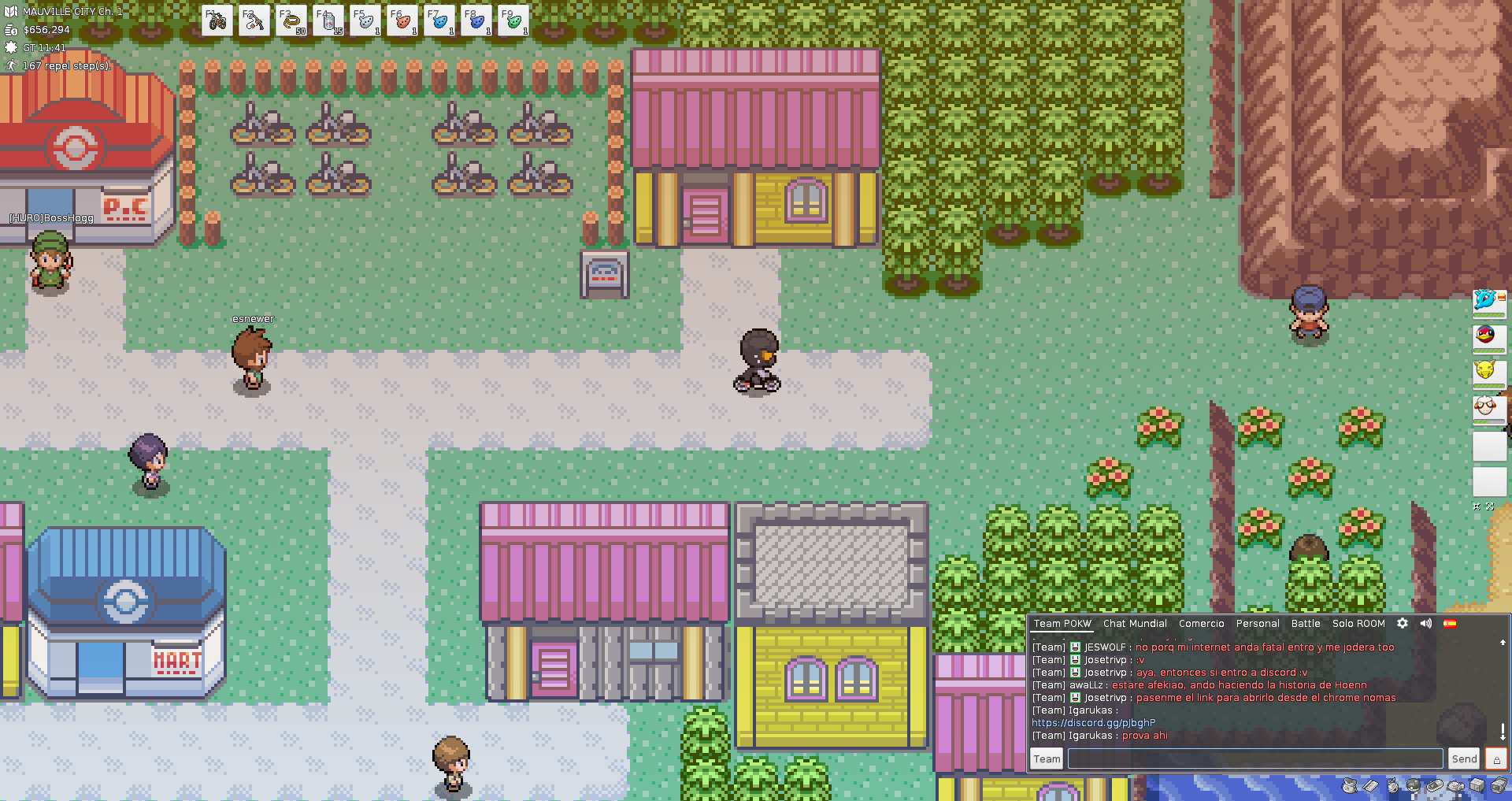Use the escape rope in slot F3

(291, 21)
